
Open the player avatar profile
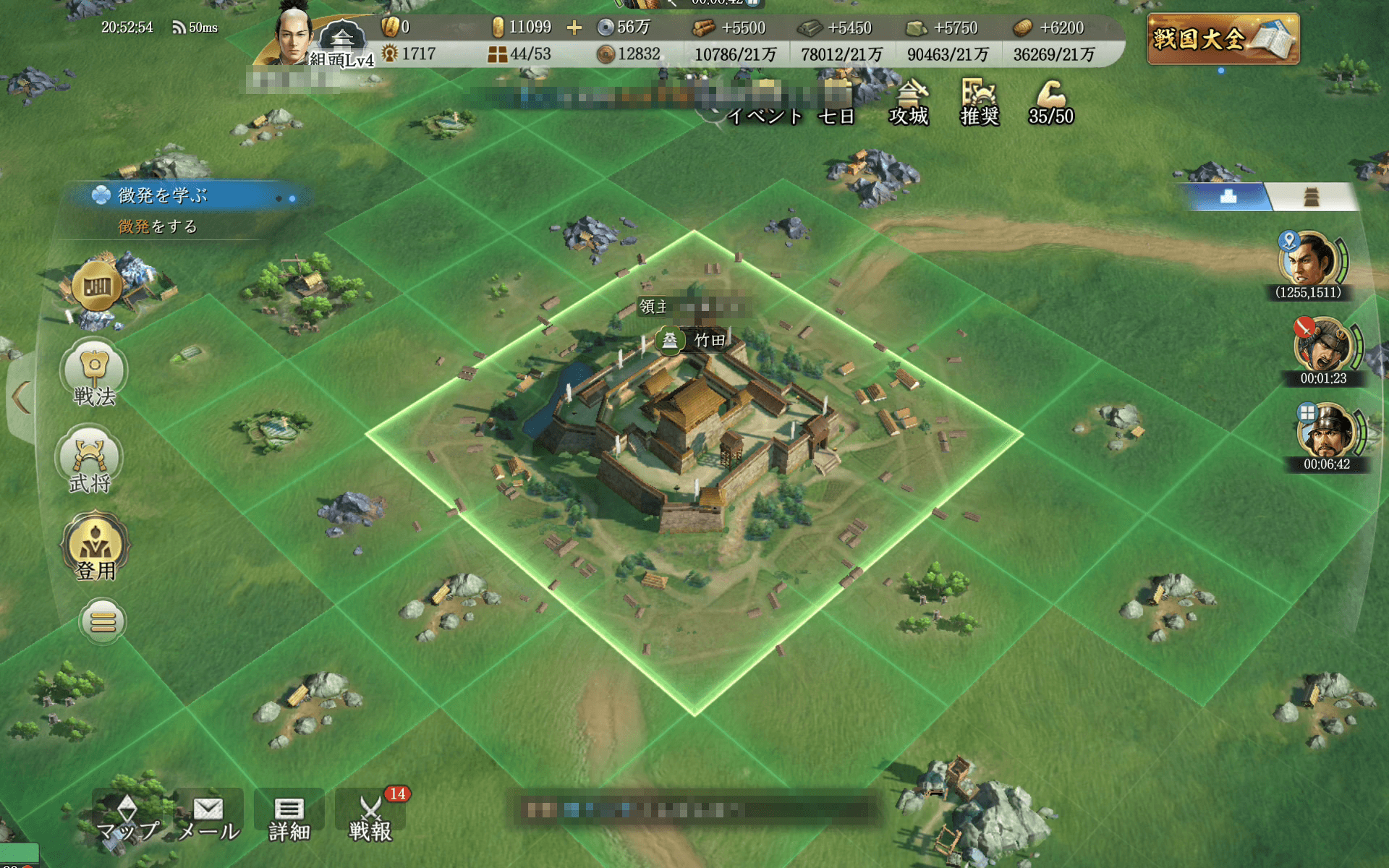(293, 35)
